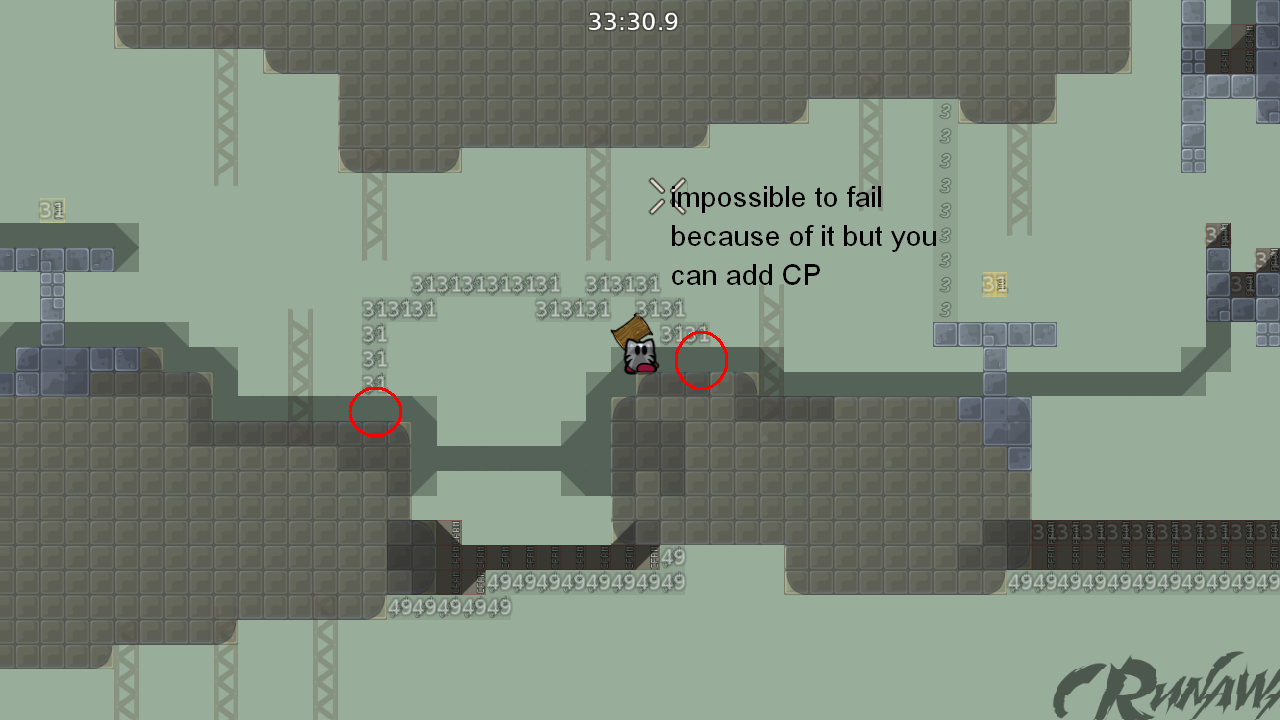
Task: Select the yellow 31 tile near the top-right towers
Action: tap(995, 283)
